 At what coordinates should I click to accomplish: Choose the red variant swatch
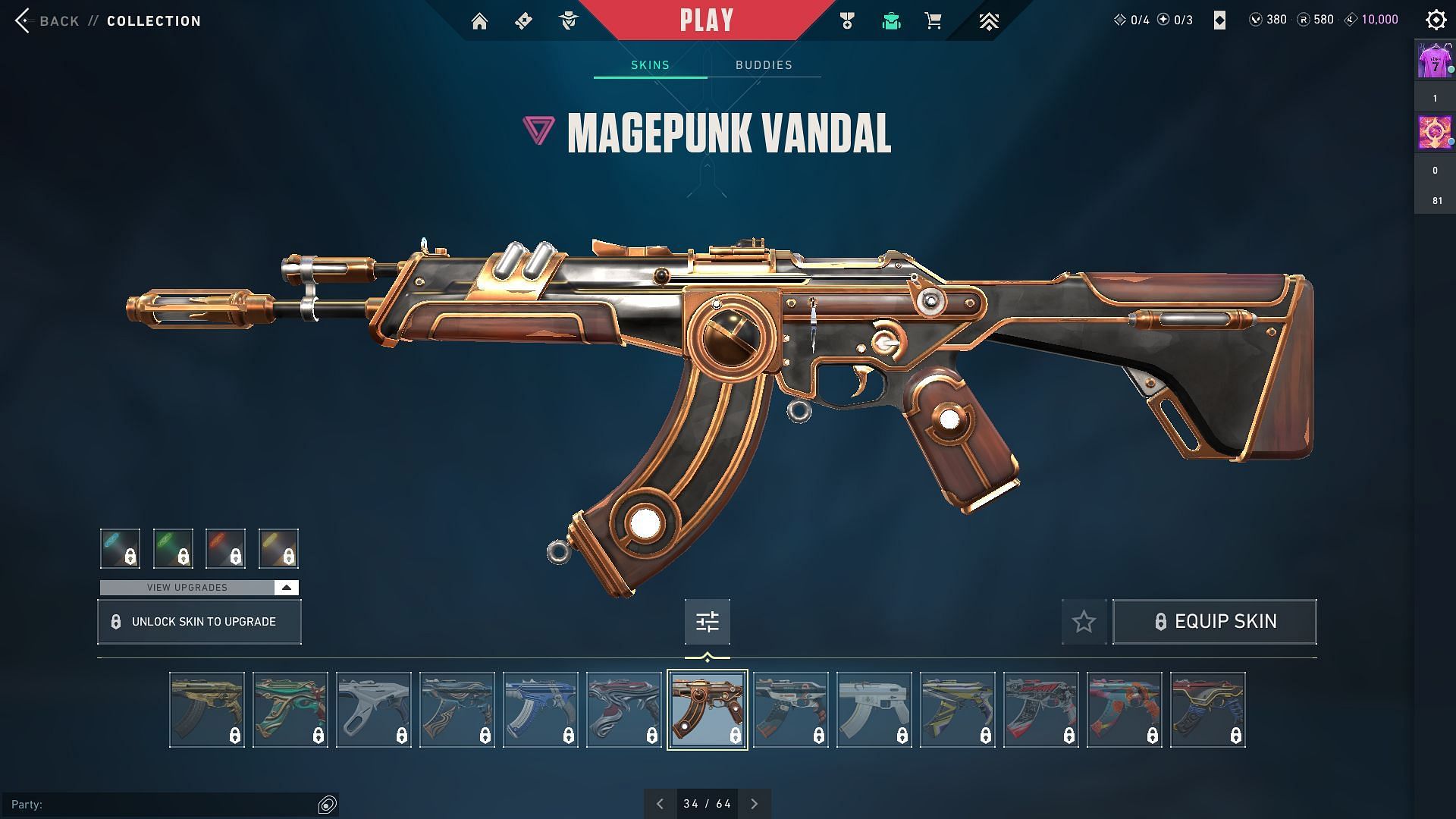click(x=225, y=548)
